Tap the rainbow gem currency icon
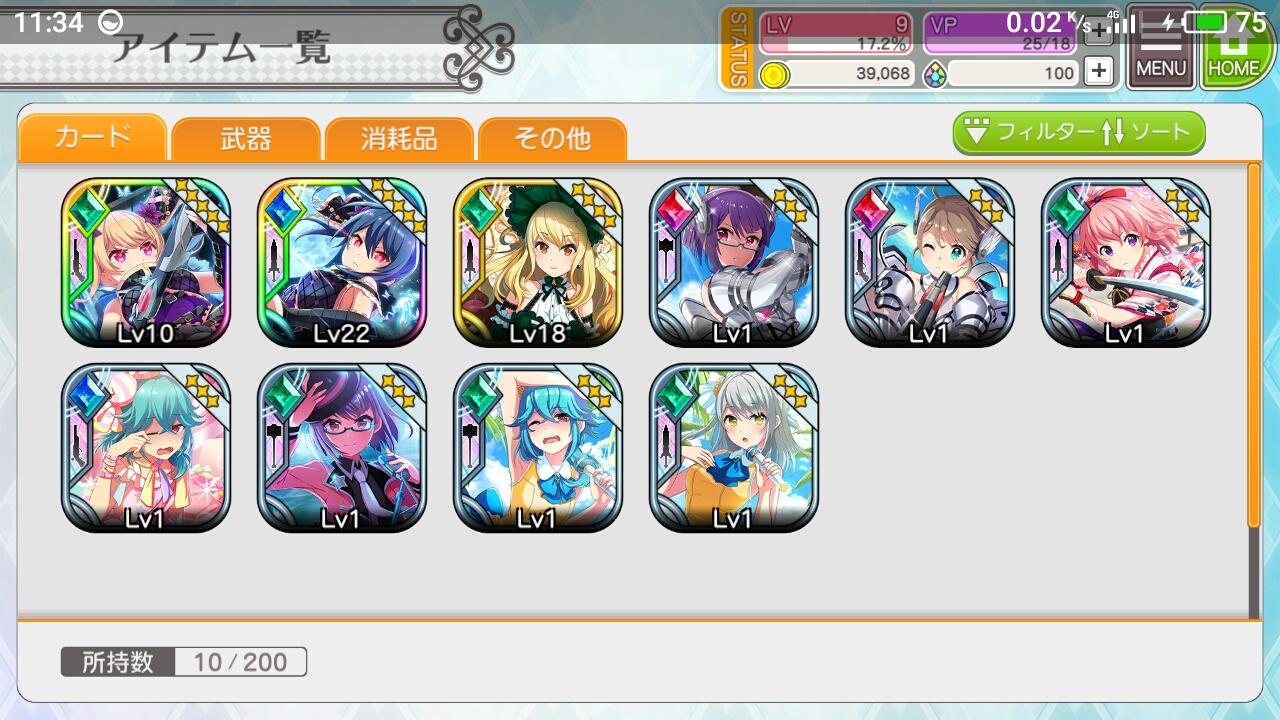This screenshot has width=1280, height=720. [936, 73]
